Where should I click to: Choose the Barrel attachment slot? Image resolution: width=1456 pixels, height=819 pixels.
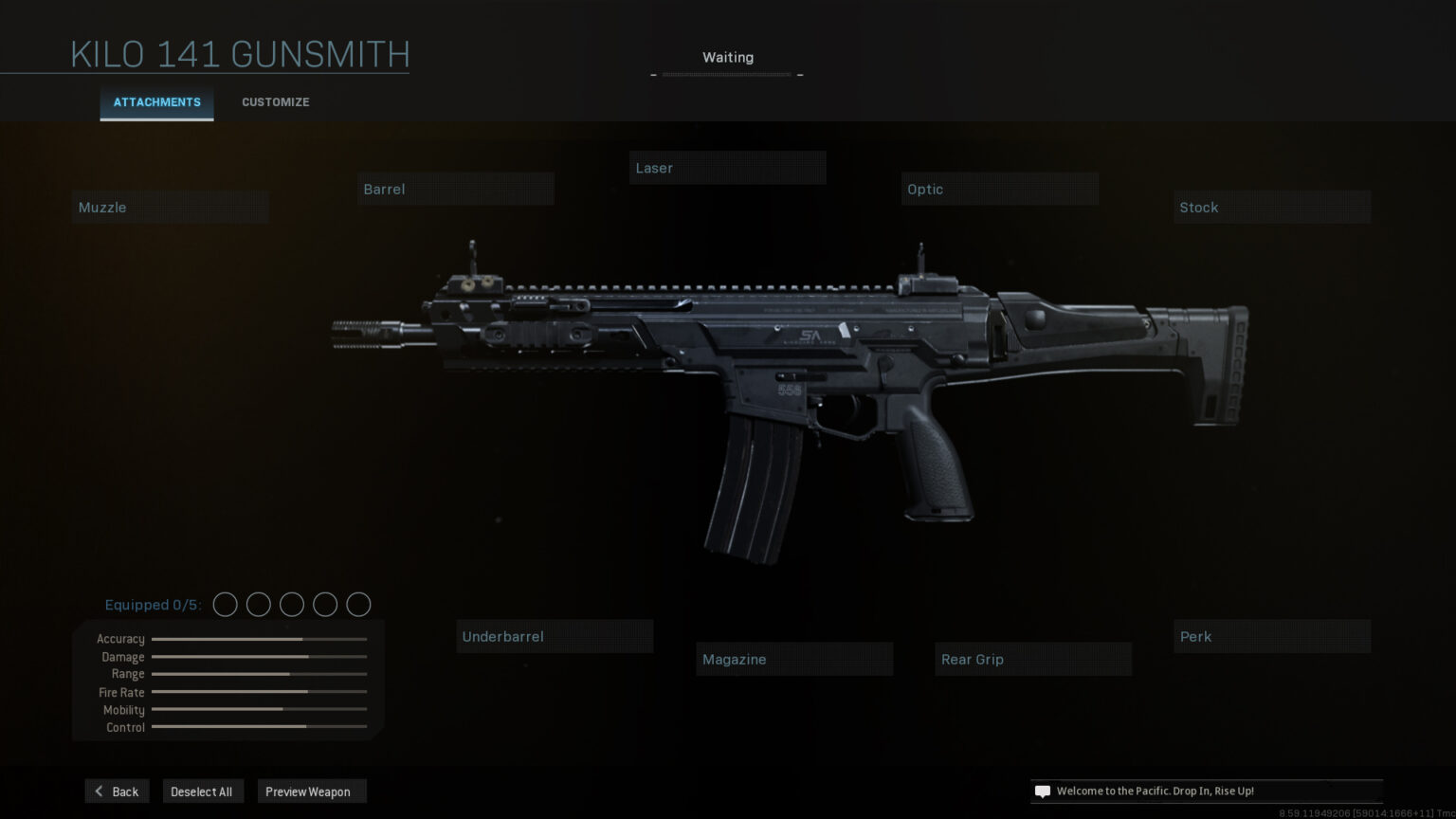456,190
